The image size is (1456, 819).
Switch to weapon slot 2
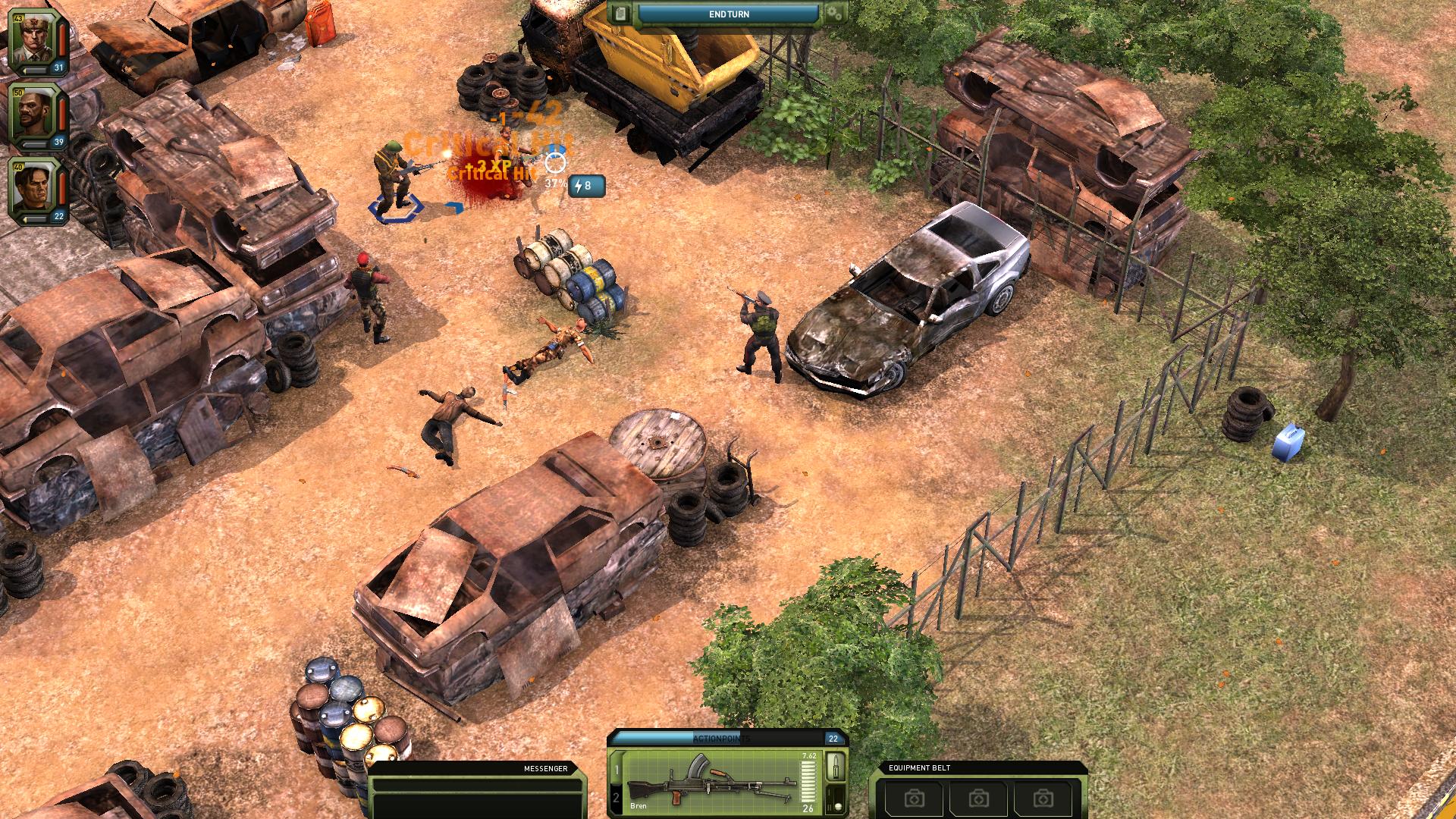[x=615, y=797]
